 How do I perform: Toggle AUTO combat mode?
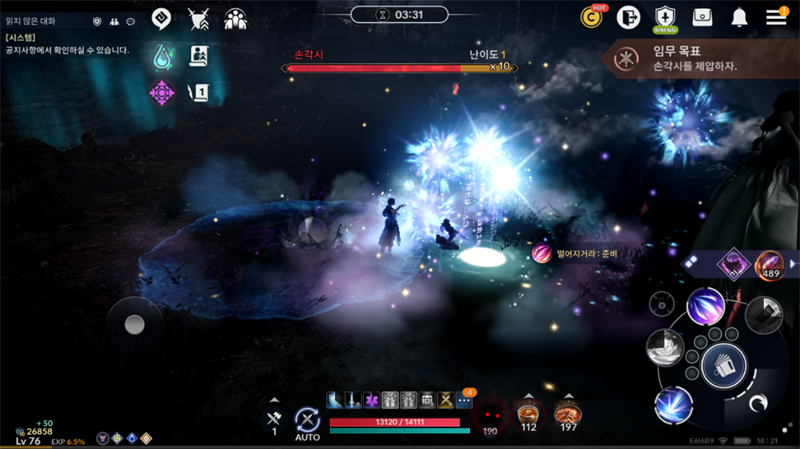click(307, 421)
